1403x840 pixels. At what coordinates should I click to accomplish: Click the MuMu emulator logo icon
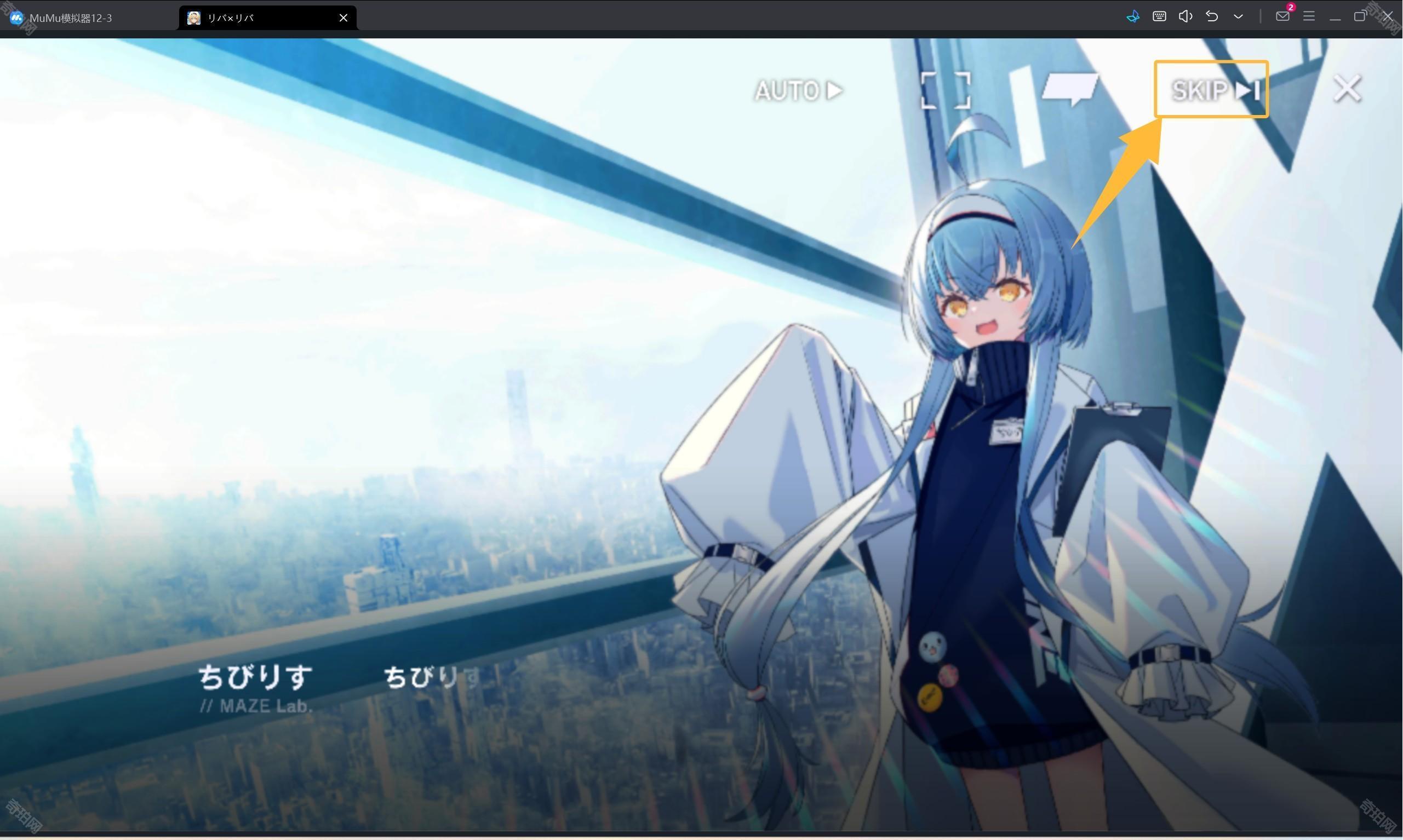[17, 18]
